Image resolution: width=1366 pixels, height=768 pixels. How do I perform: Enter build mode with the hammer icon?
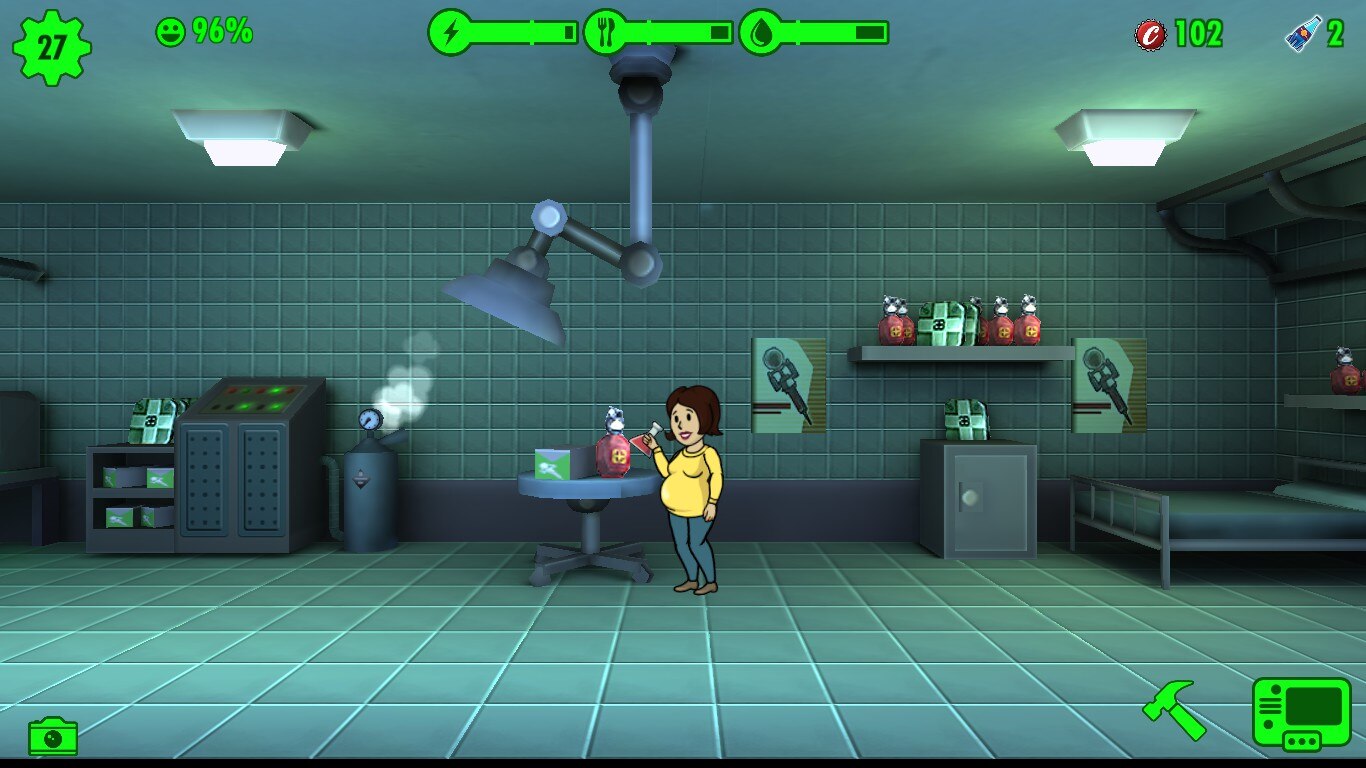point(1174,709)
